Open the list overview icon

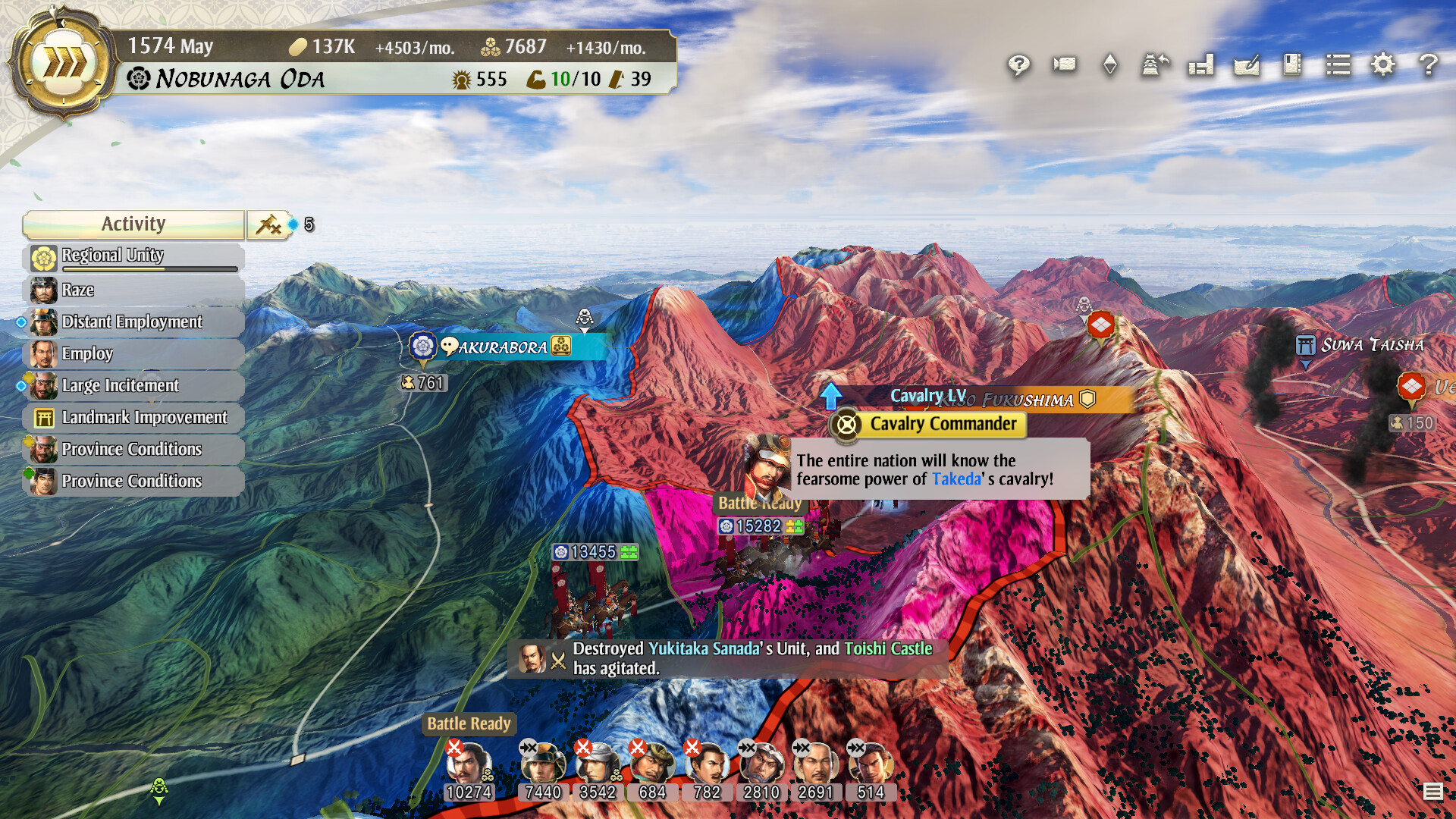pyautogui.click(x=1338, y=65)
